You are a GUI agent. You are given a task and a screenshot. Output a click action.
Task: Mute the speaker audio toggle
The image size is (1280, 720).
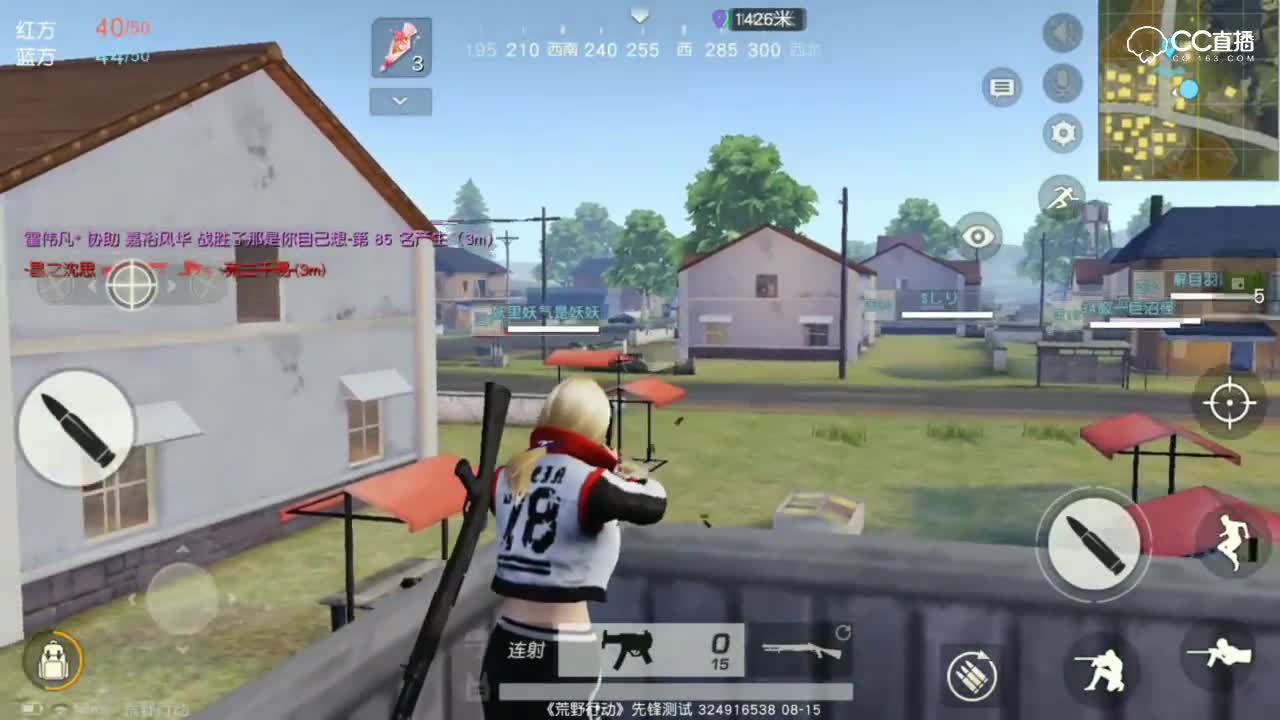(1061, 33)
